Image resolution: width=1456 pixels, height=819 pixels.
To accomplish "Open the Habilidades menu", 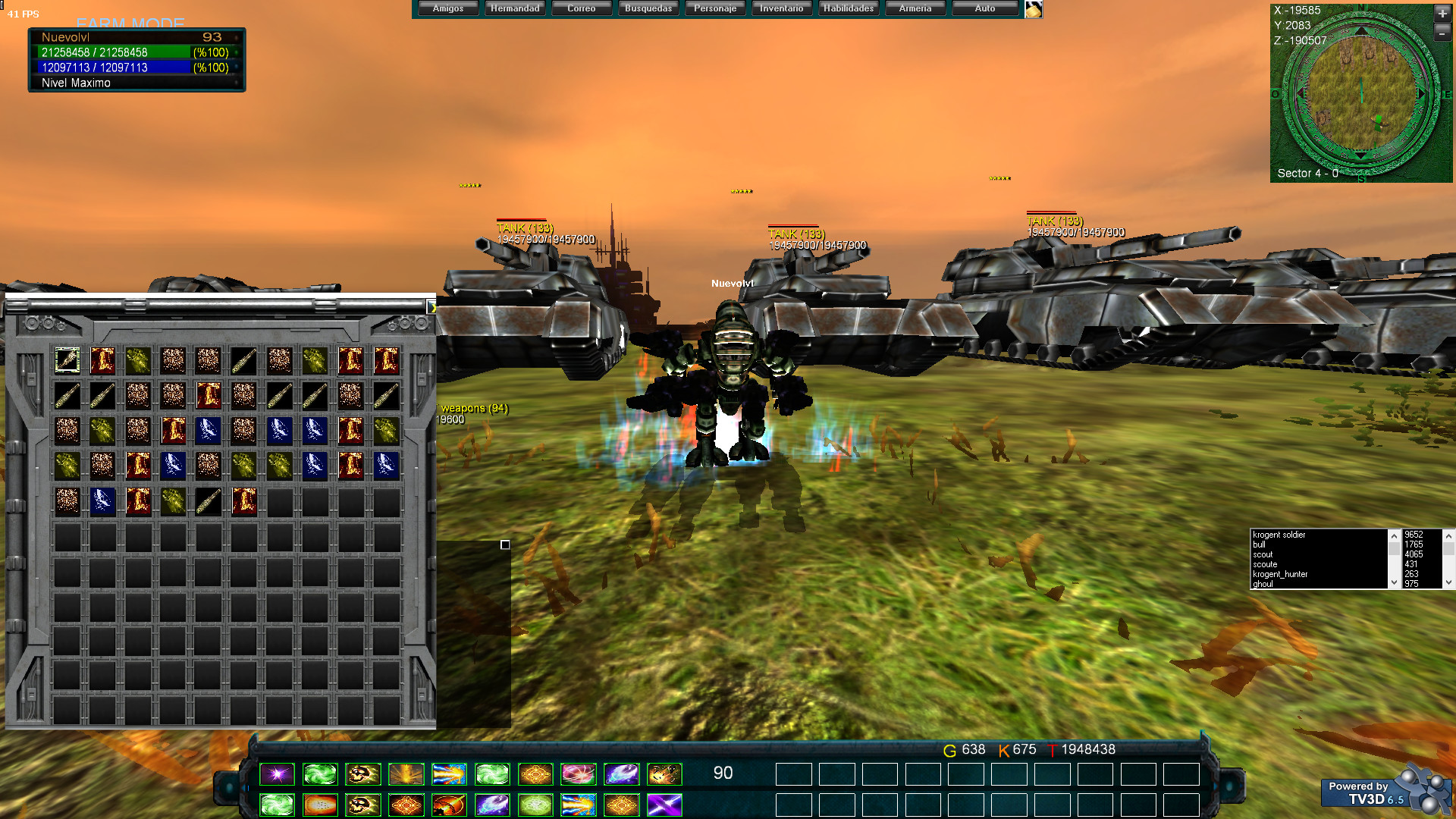I will pyautogui.click(x=848, y=8).
